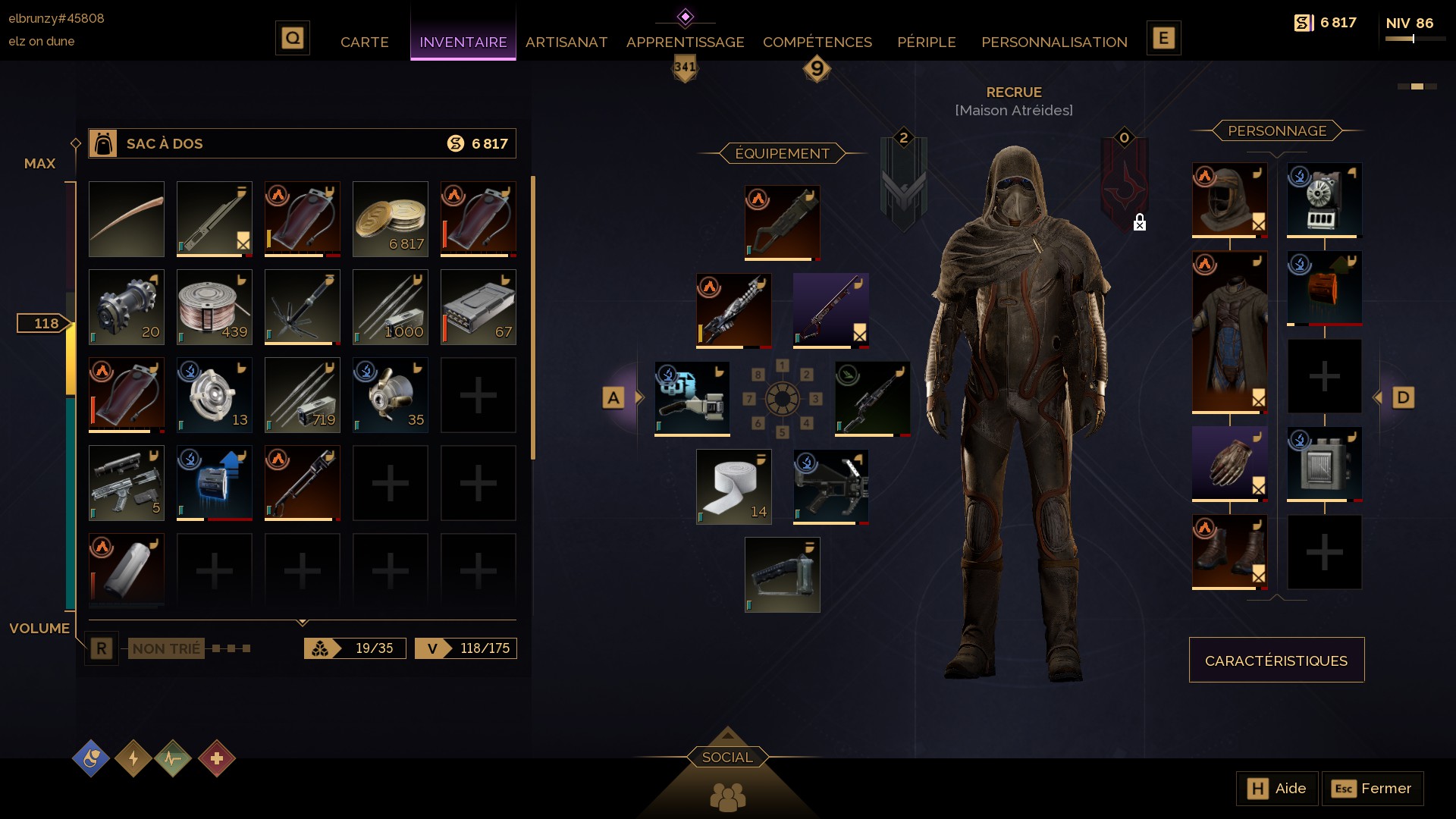
Task: Choose the equipped hooded mask headgear slot
Action: click(1229, 200)
